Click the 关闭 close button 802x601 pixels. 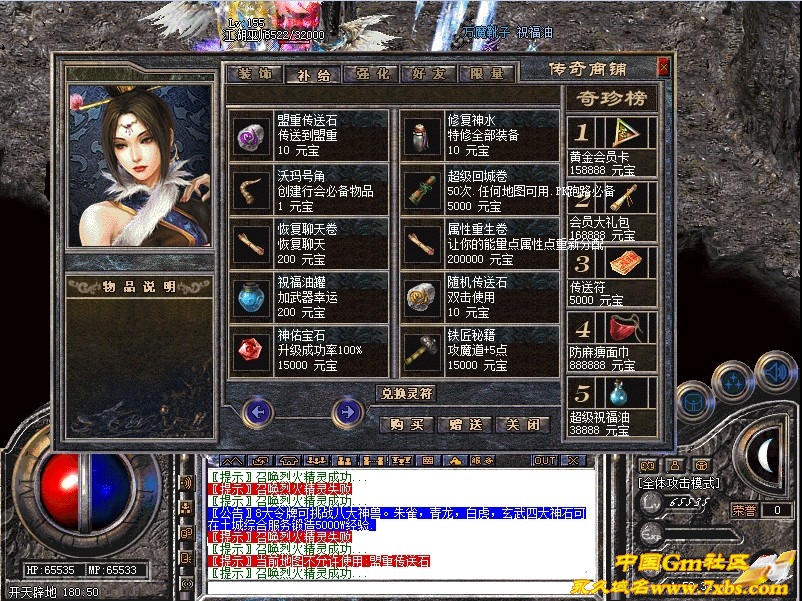[523, 424]
